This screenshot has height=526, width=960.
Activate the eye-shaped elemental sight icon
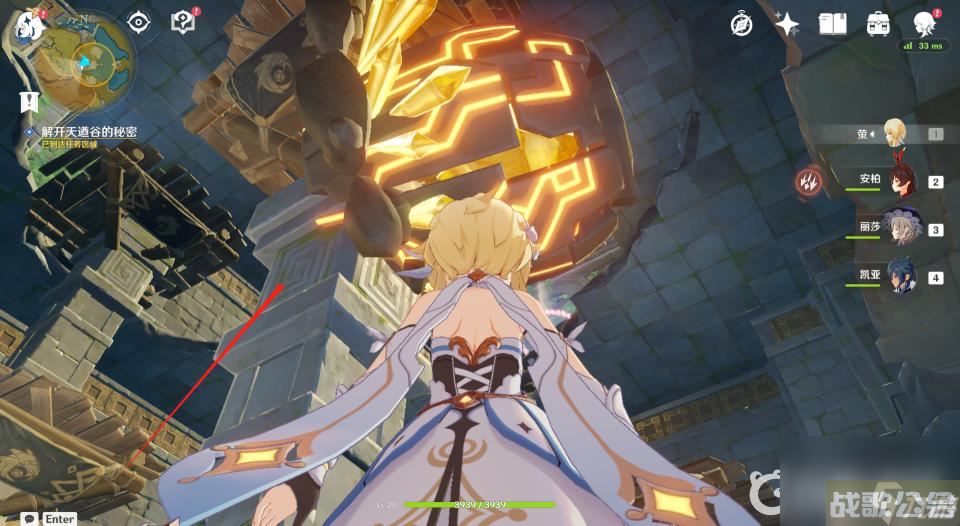(138, 23)
